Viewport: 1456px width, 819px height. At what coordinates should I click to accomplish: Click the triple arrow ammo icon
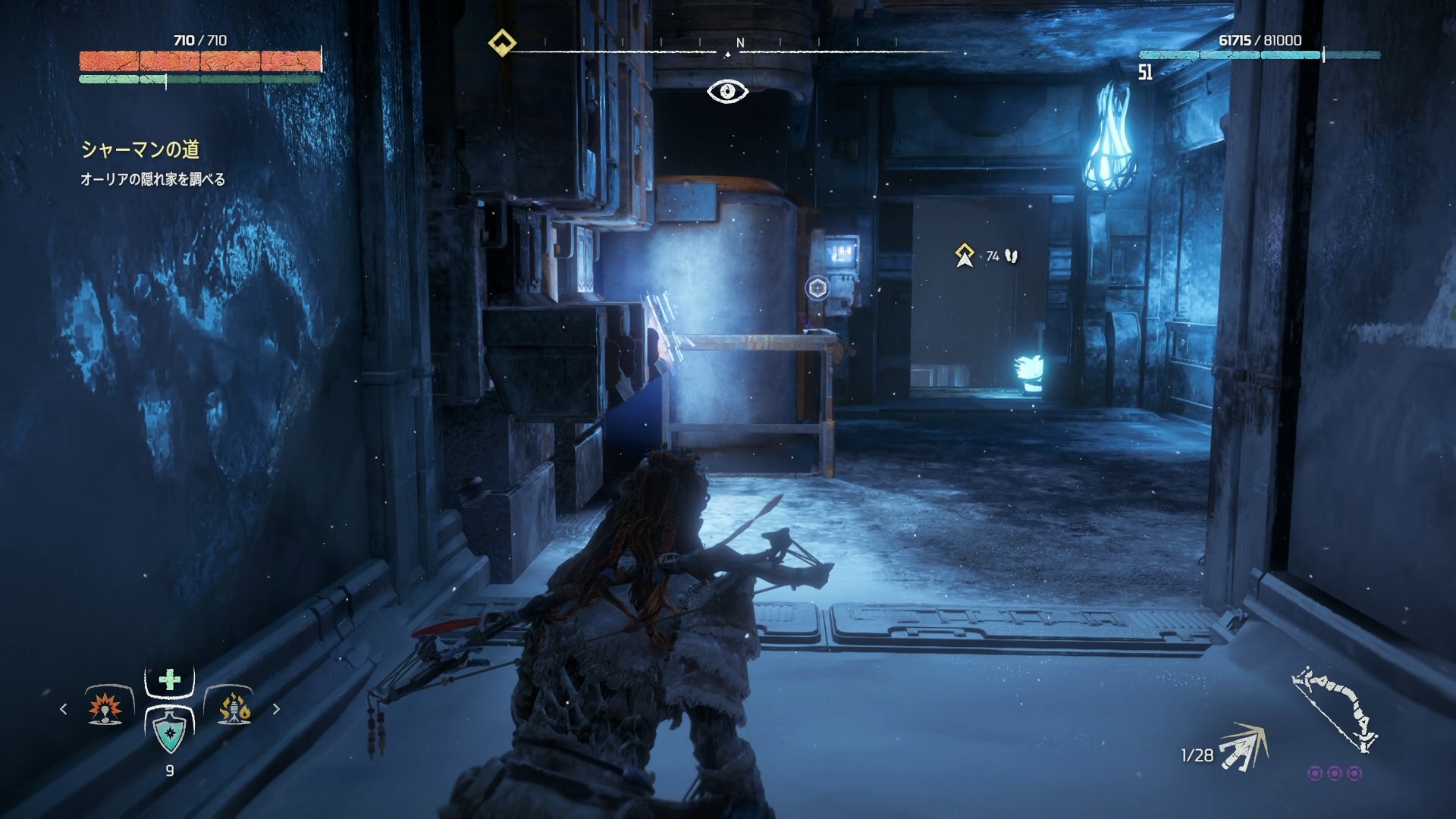tap(1243, 747)
